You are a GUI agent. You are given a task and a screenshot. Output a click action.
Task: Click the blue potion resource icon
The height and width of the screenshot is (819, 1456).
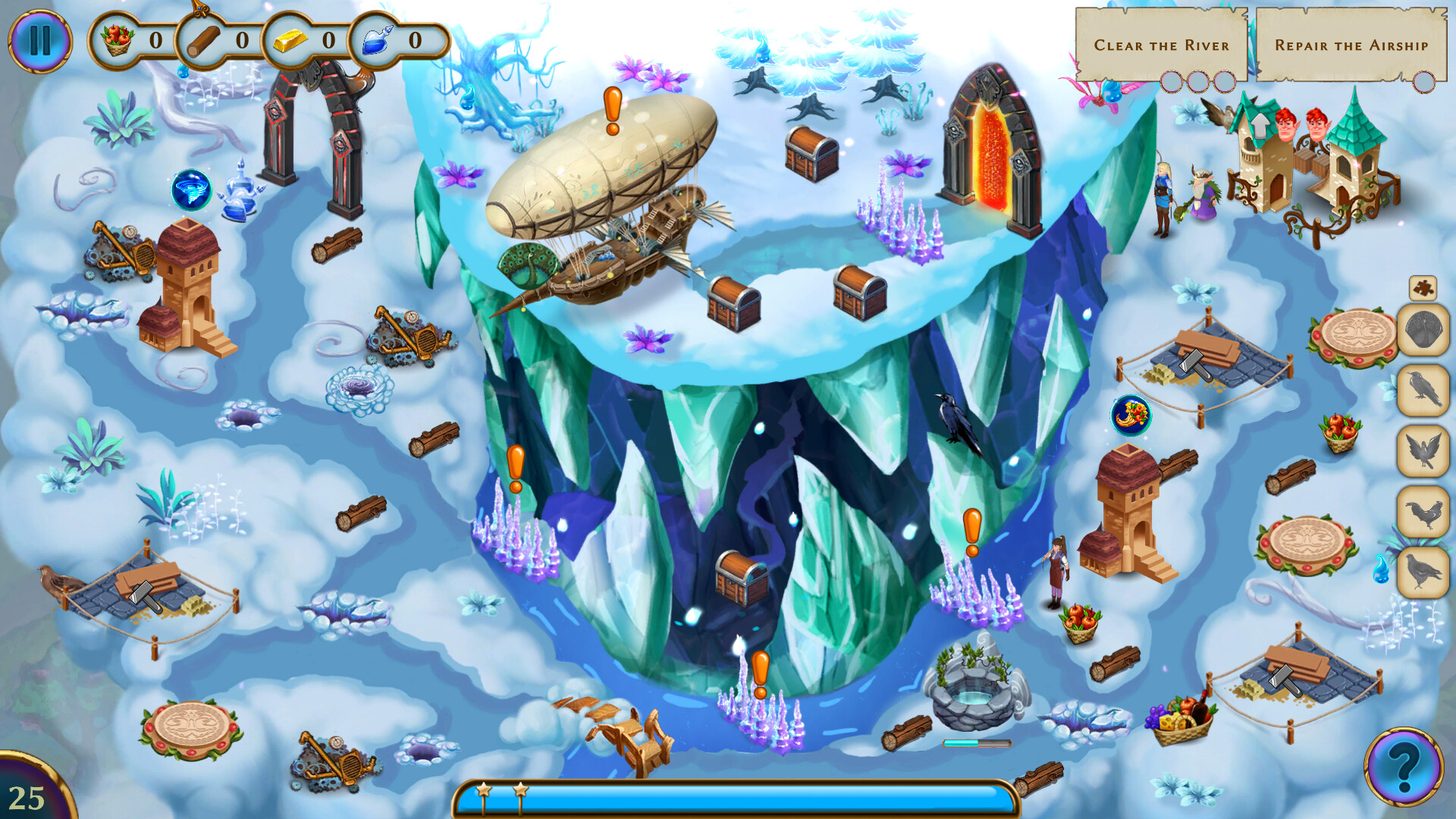(377, 40)
